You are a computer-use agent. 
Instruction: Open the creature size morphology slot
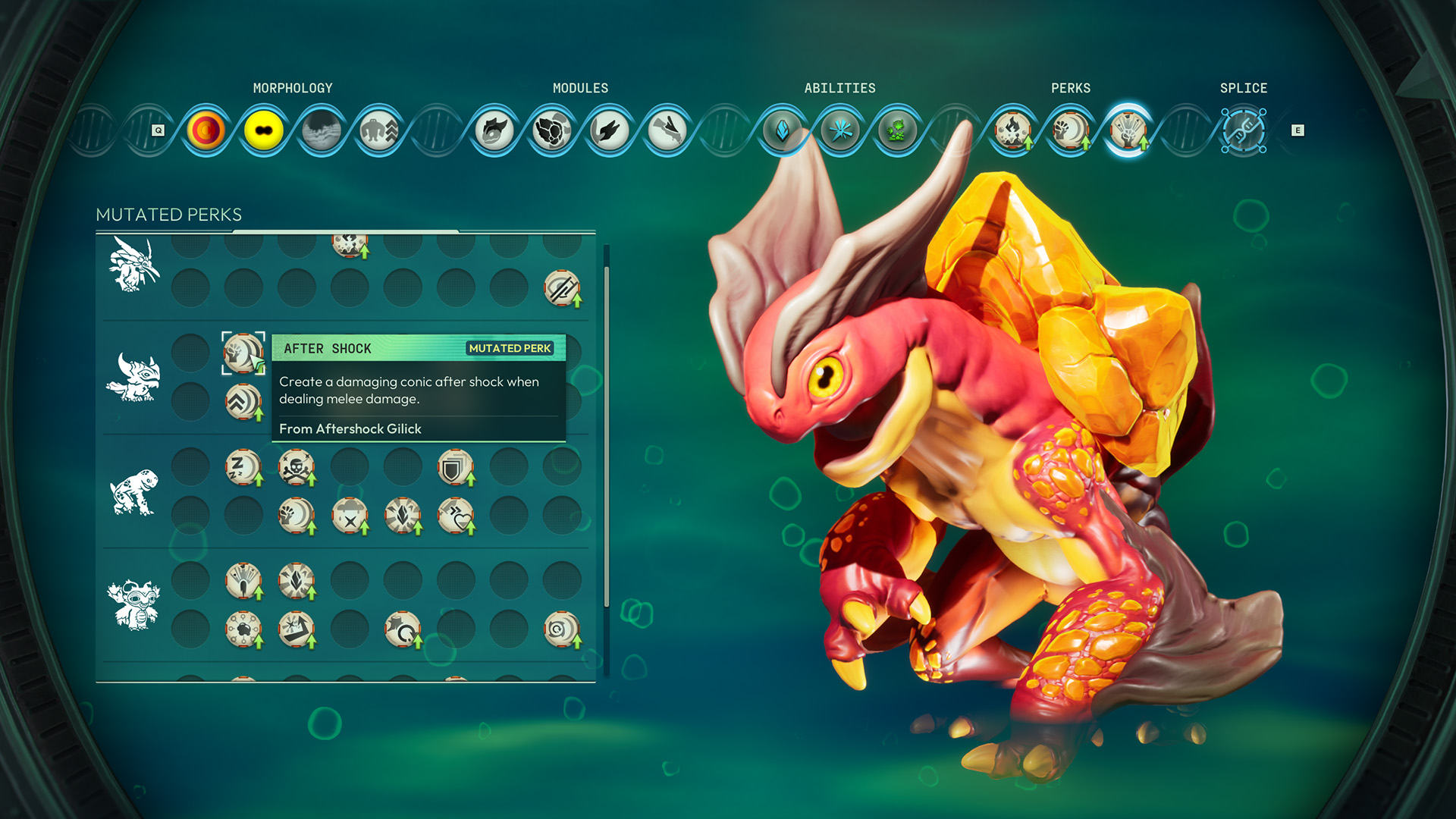378,130
